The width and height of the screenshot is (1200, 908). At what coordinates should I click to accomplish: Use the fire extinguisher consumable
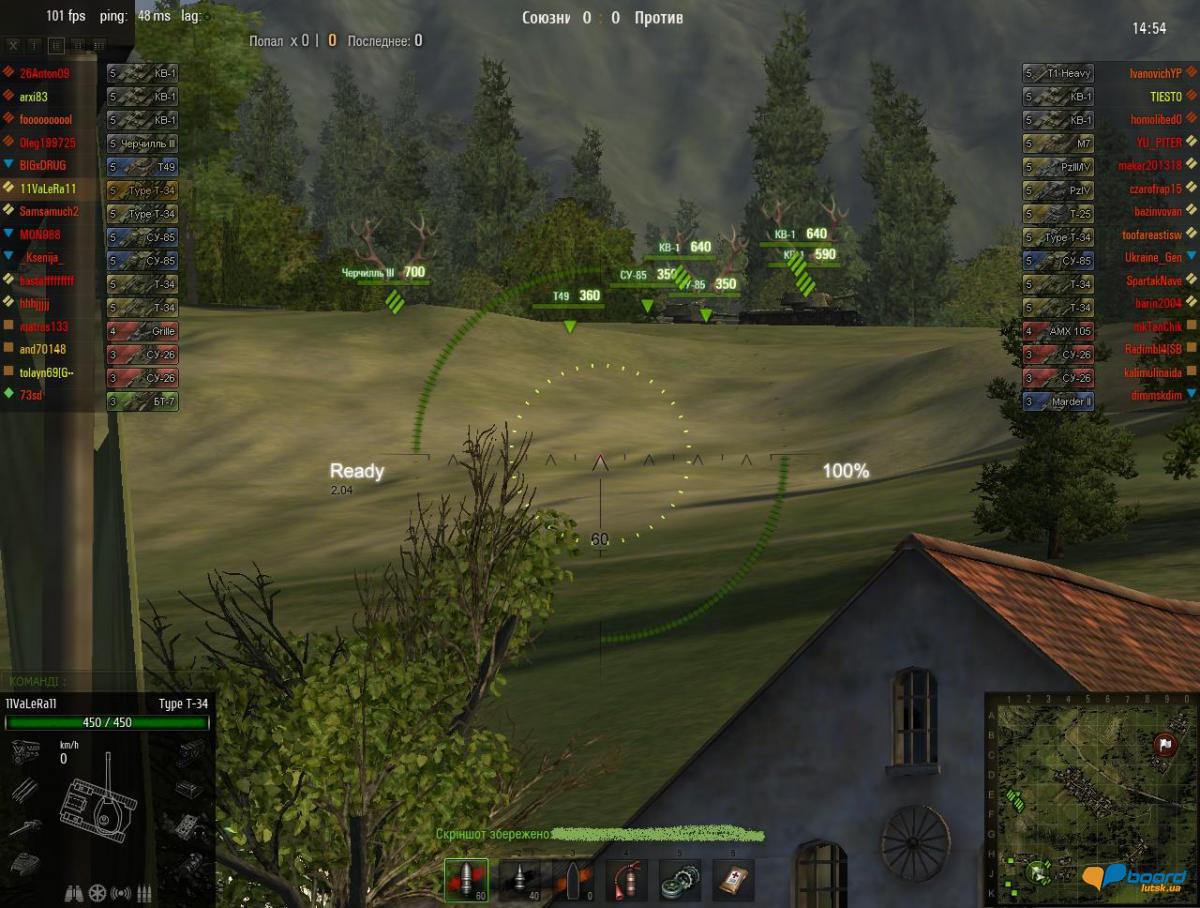point(626,880)
